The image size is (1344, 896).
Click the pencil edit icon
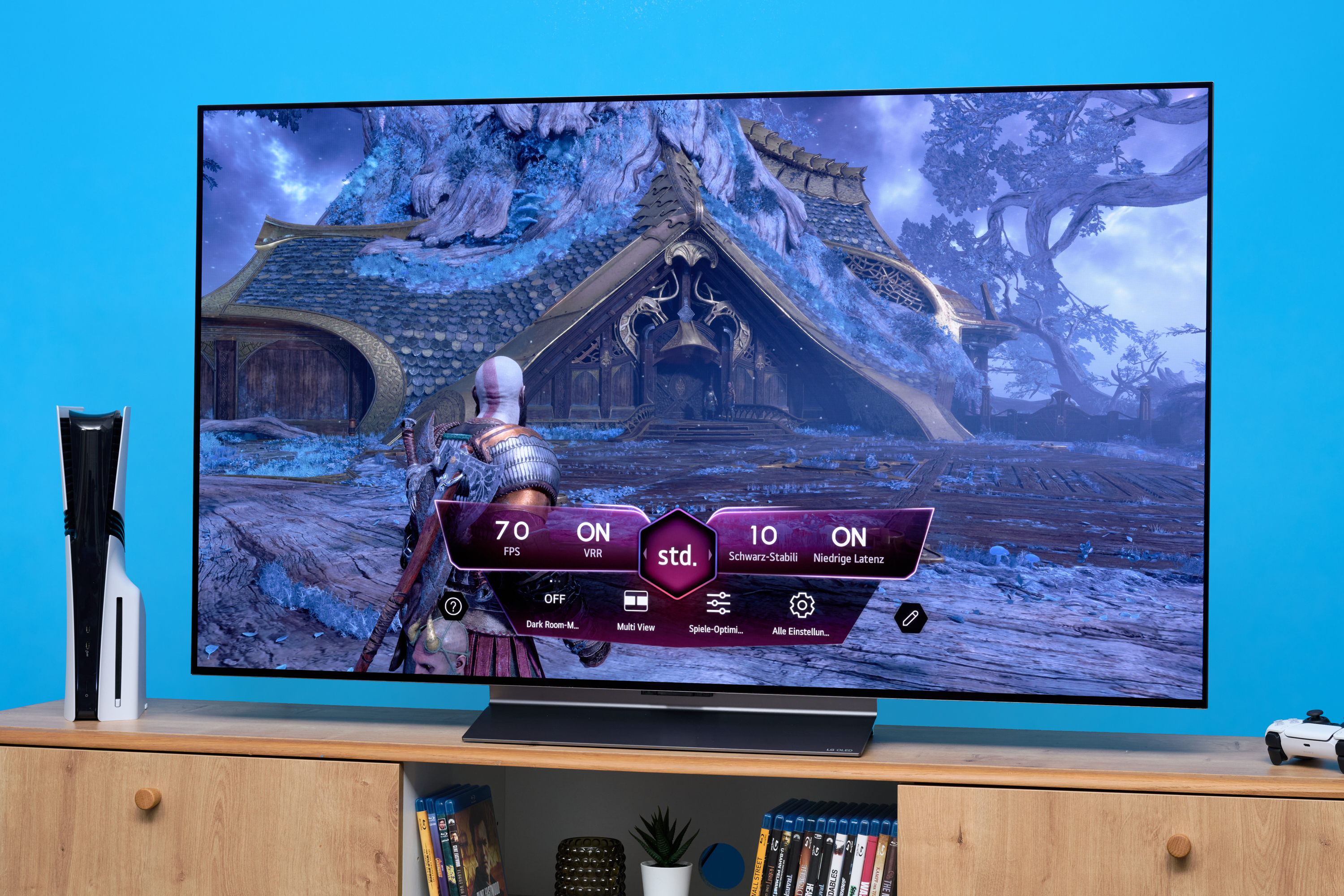910,618
